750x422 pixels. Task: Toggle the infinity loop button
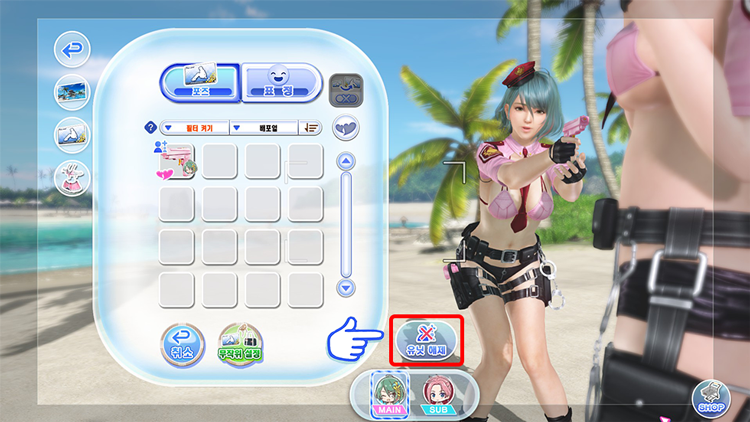pos(346,87)
